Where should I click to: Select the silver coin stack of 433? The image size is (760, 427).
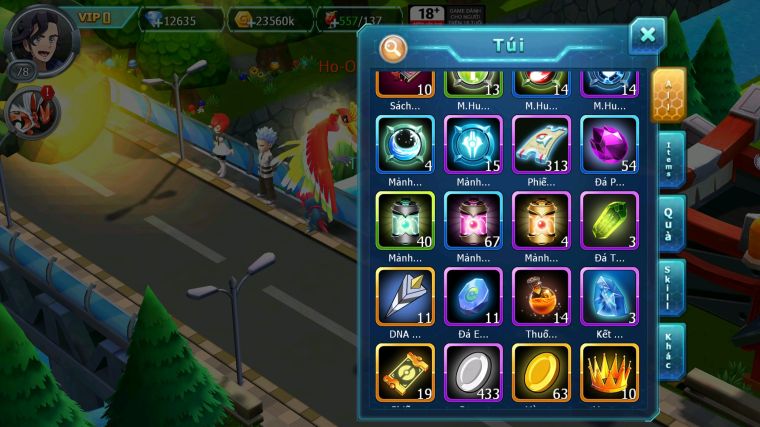pos(473,372)
